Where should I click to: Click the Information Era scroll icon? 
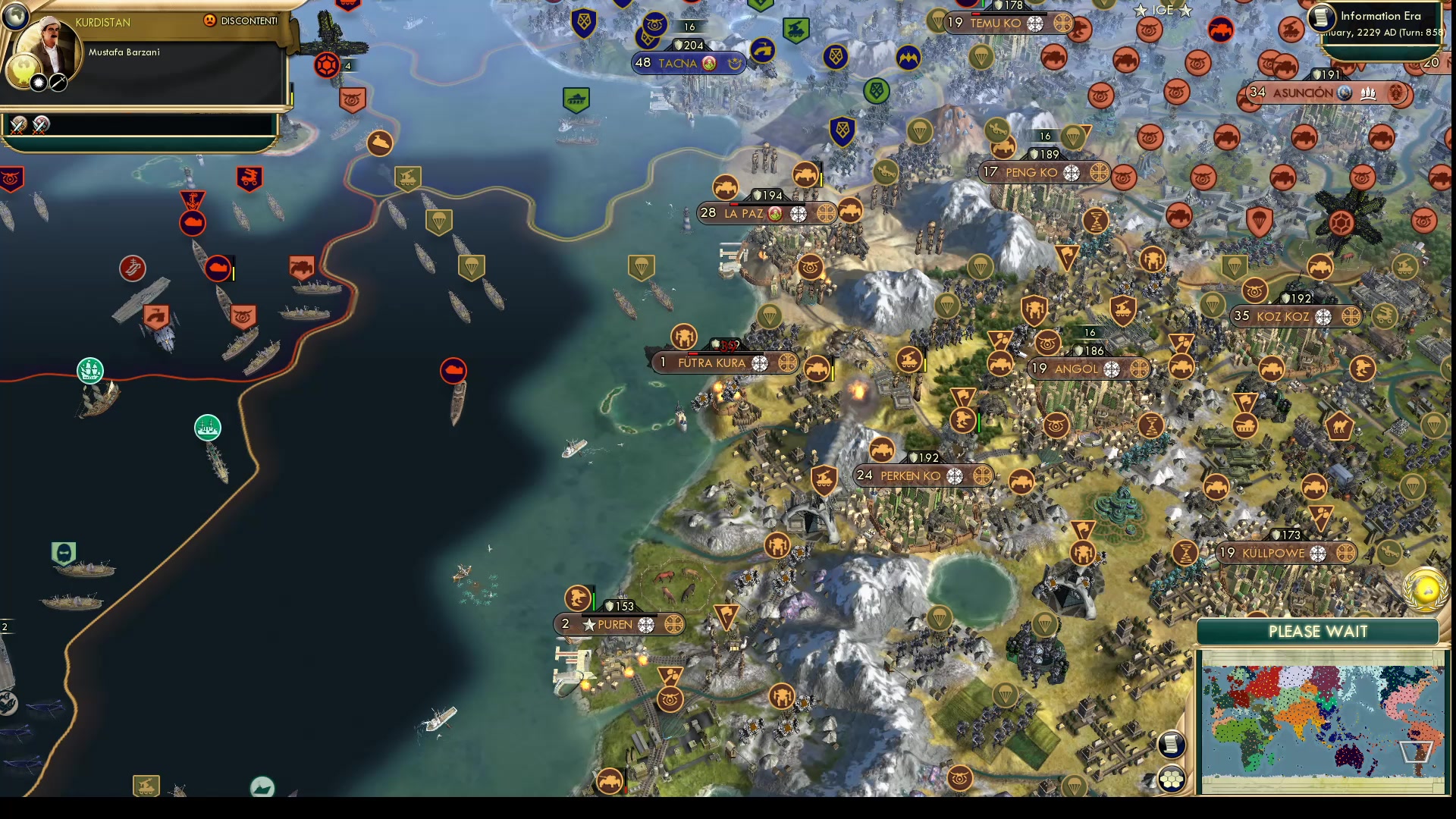pyautogui.click(x=1320, y=19)
